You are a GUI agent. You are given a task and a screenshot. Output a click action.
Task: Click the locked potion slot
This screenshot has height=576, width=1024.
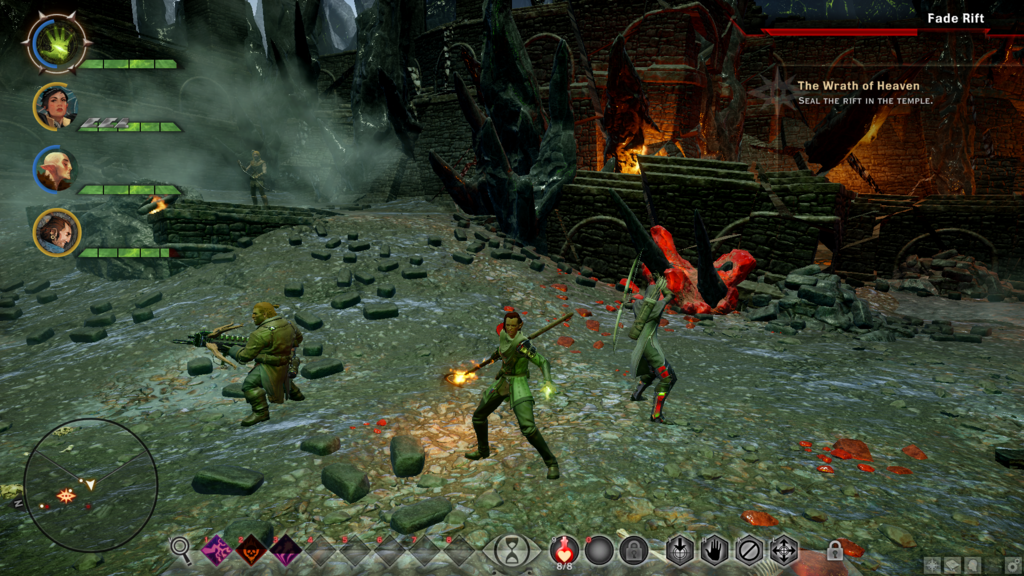click(x=633, y=550)
